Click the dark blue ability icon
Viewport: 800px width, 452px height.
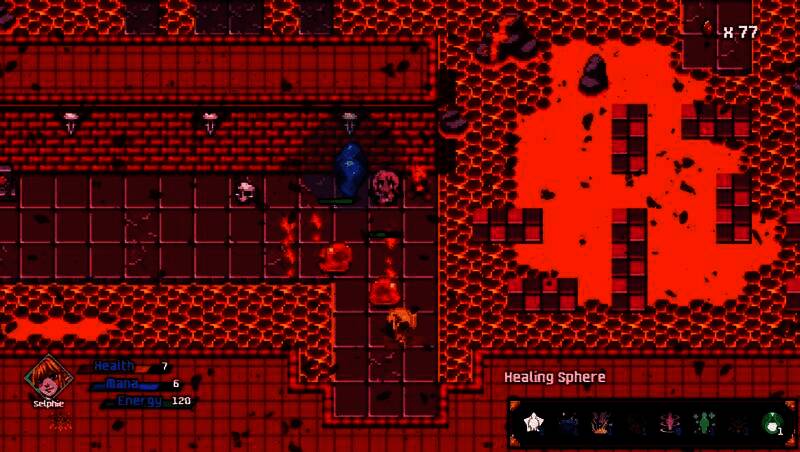pyautogui.click(x=569, y=424)
